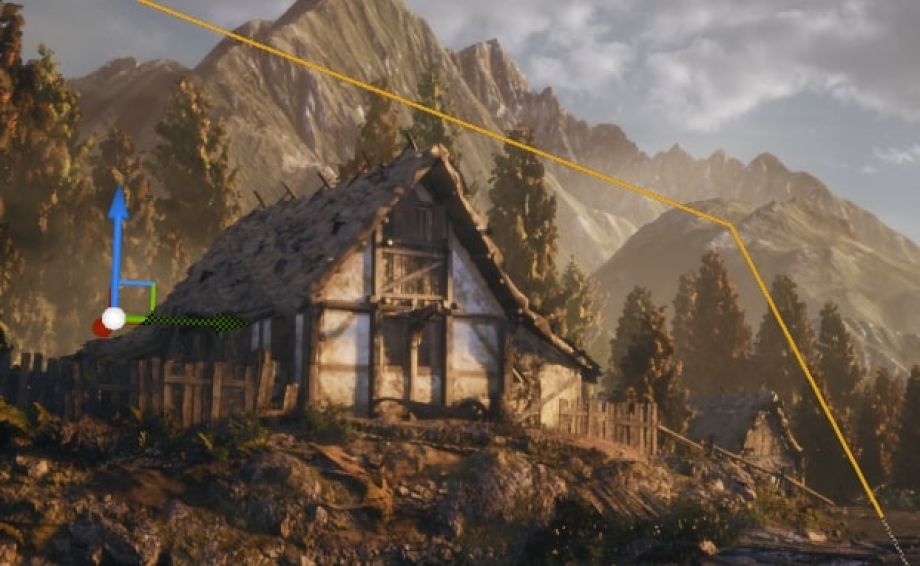Grab the red axis handle of the gizmo
The height and width of the screenshot is (566, 920).
(x=101, y=327)
